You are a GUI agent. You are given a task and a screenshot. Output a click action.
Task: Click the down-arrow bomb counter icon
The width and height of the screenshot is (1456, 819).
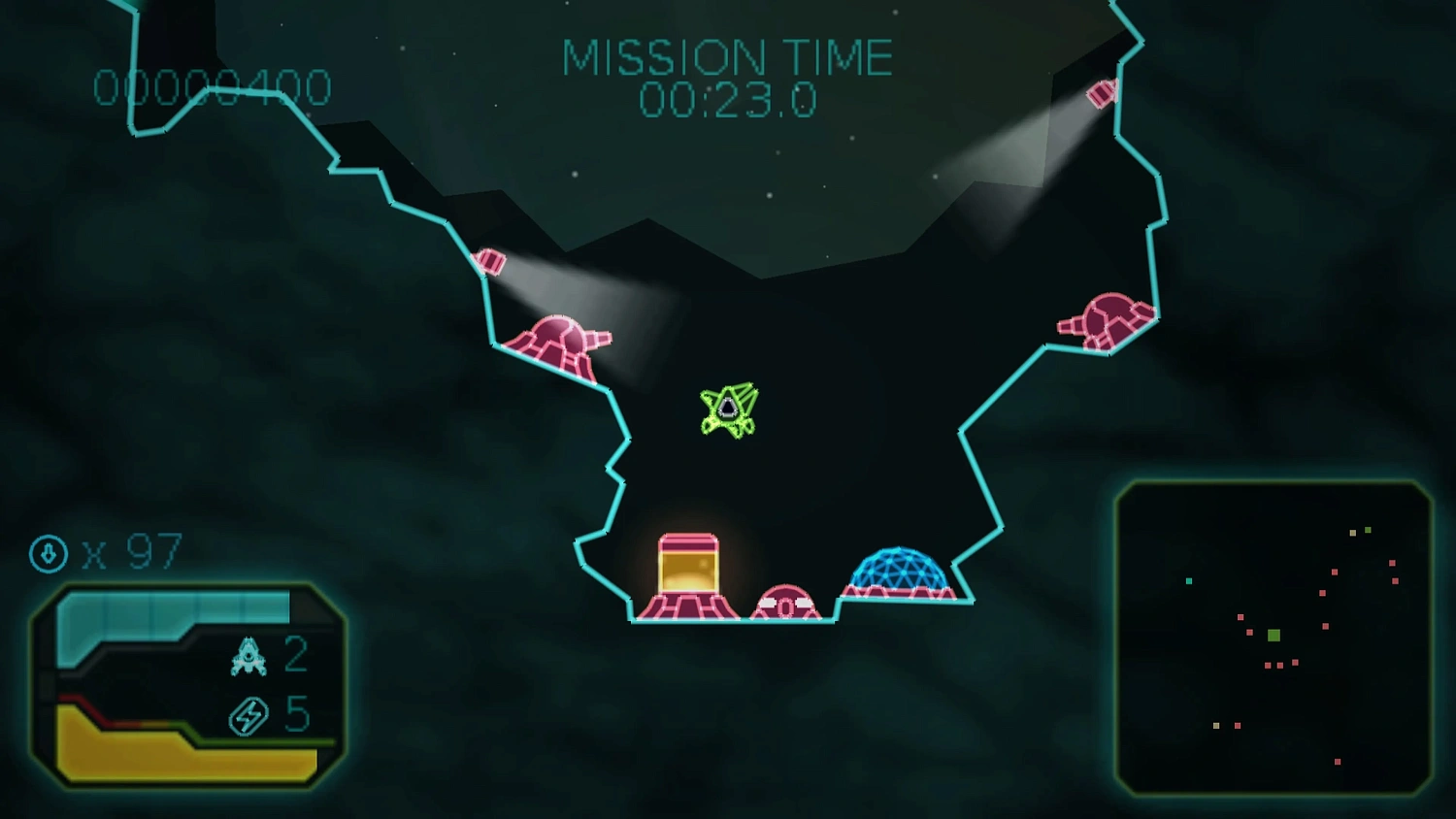pos(48,555)
